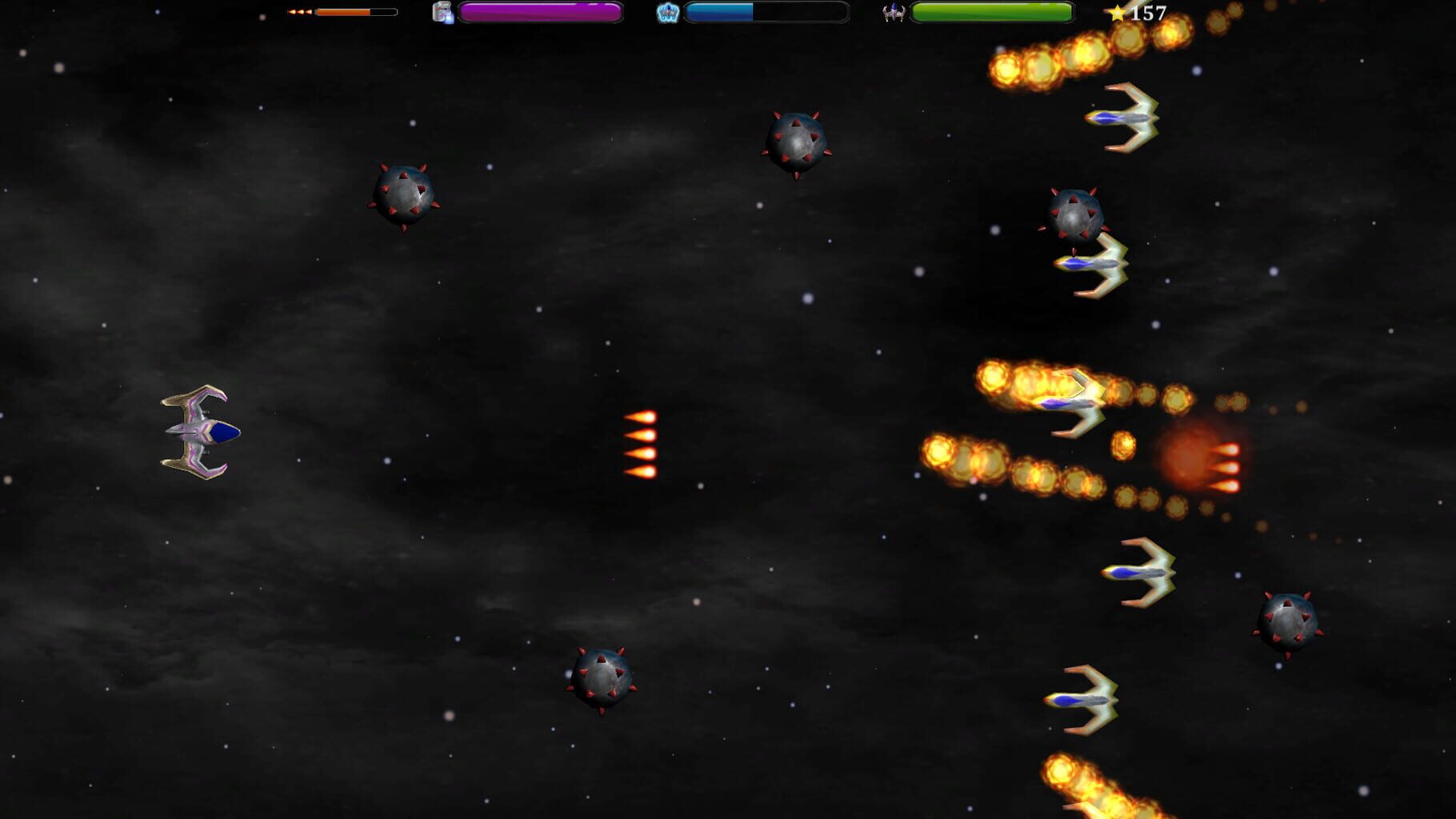Click the spaceship hull icon
The height and width of the screenshot is (819, 1456).
pos(893,12)
